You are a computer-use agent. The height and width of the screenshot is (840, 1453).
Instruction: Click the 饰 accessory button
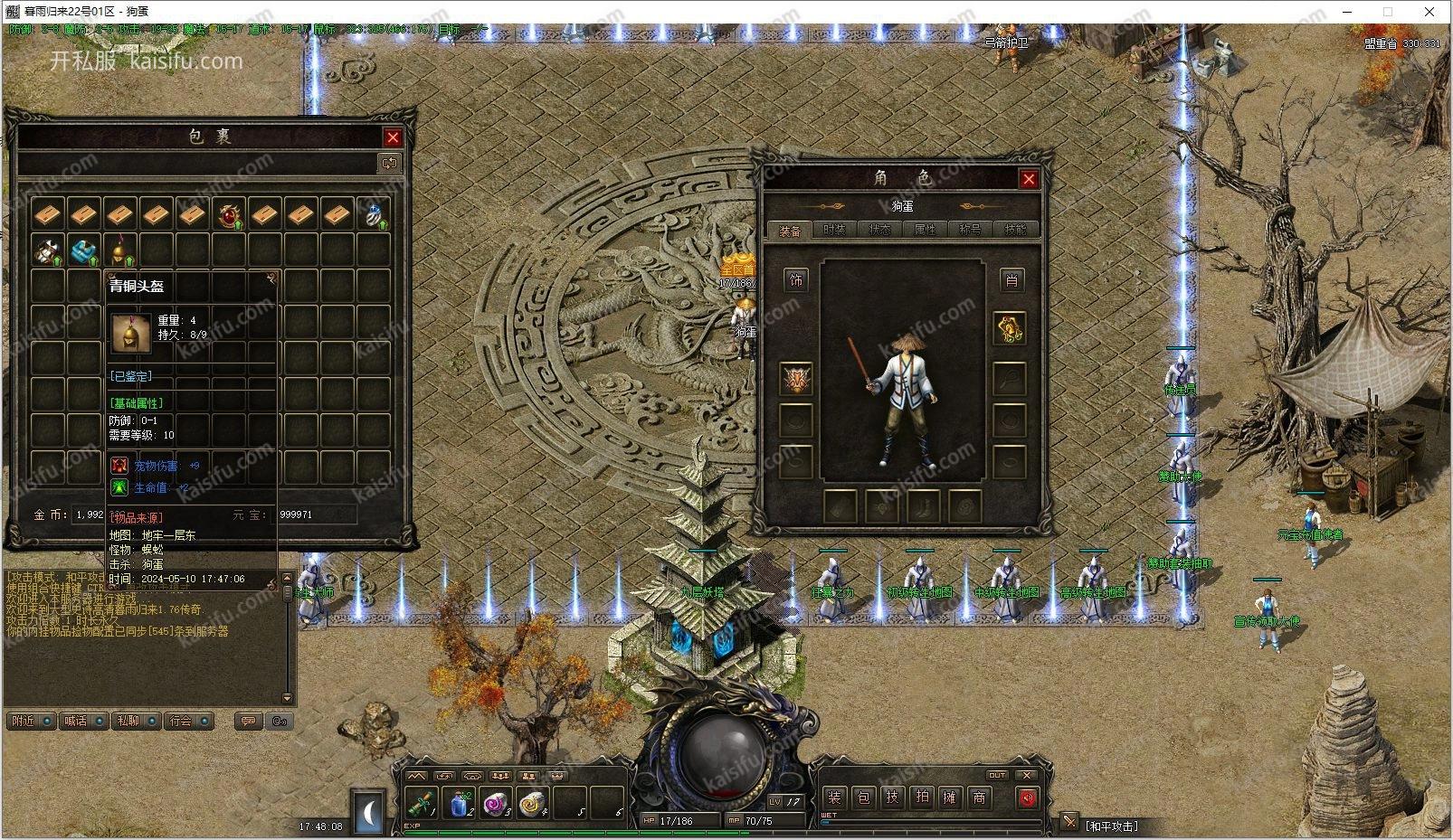tap(796, 279)
